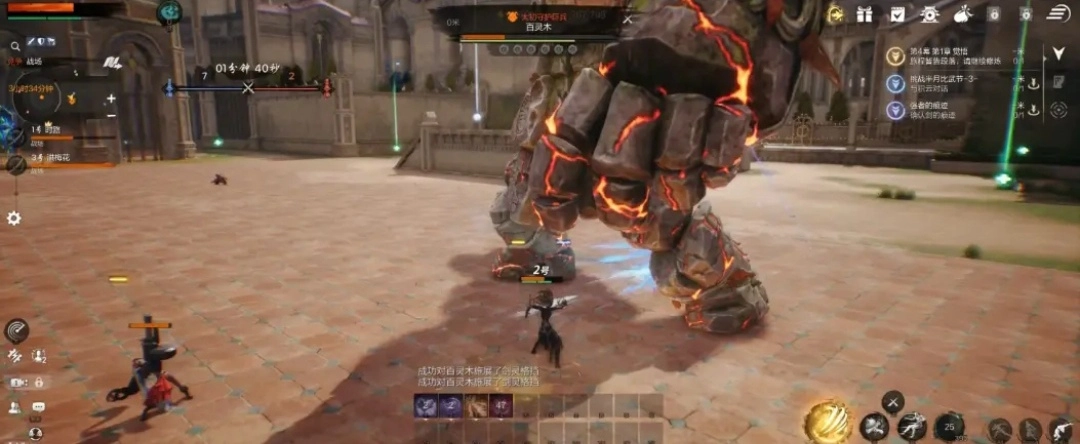The height and width of the screenshot is (444, 1080).
Task: Use the skill icon showing number 25
Action: [x=949, y=427]
